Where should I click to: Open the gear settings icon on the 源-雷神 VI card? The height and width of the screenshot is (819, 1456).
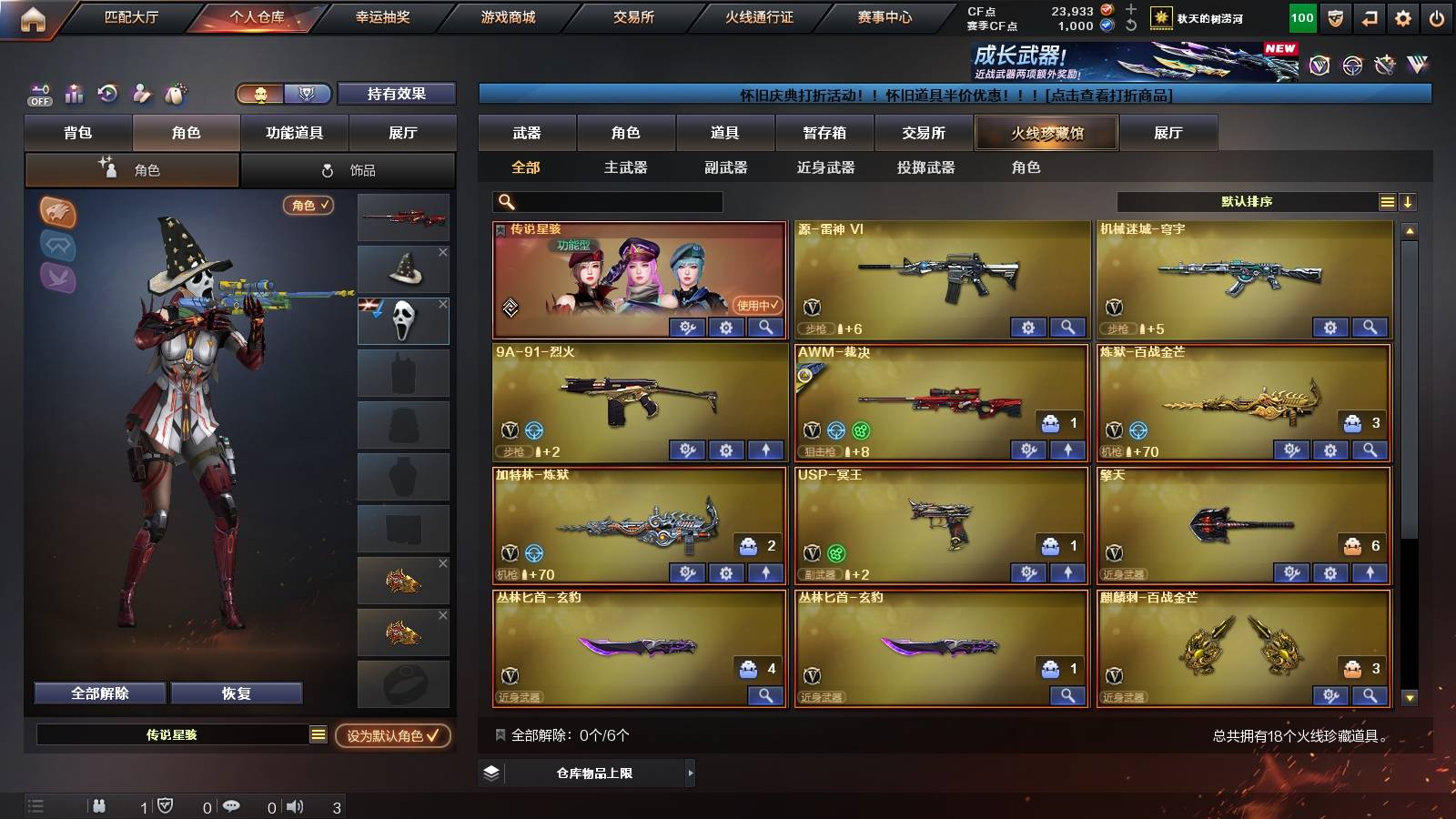(x=1026, y=325)
